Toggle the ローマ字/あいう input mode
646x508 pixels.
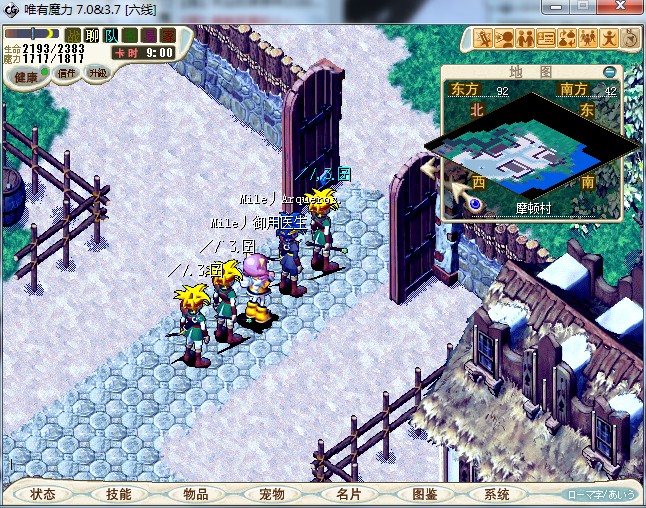[601, 494]
